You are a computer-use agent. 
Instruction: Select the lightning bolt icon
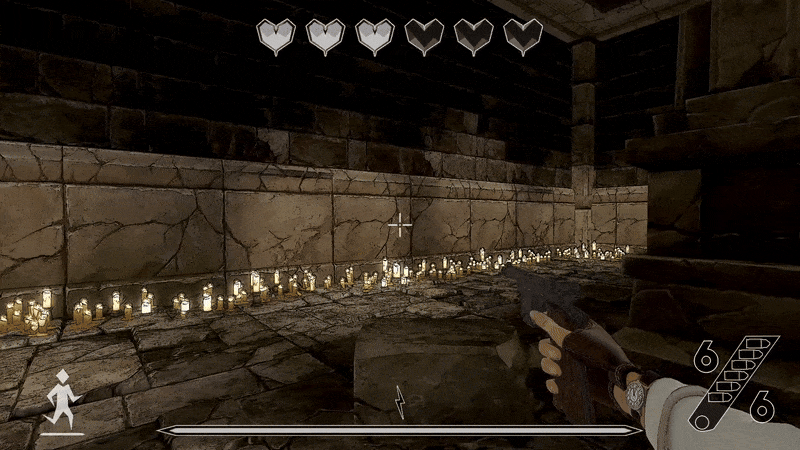[400, 401]
